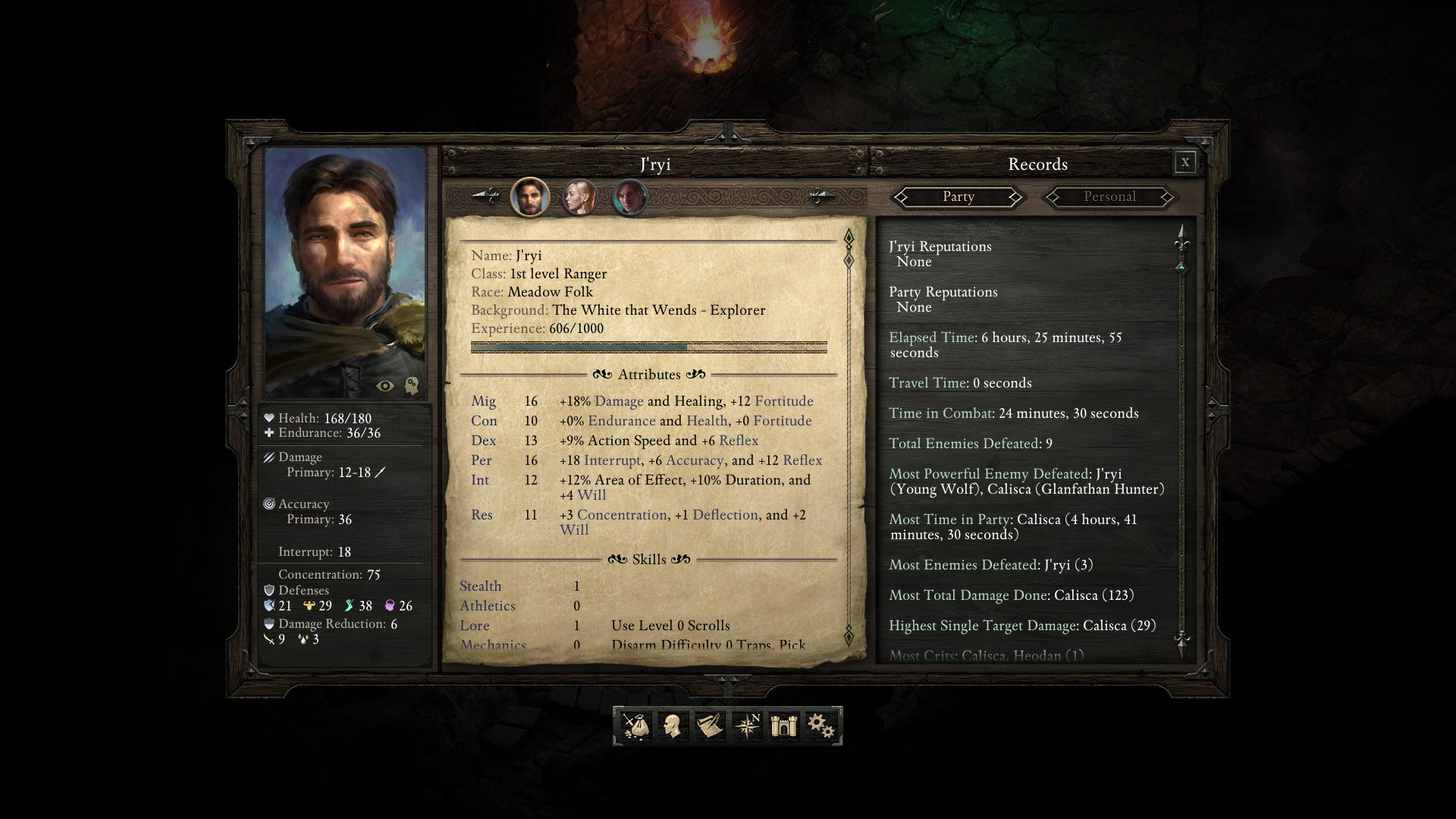Open options using the gears icon
This screenshot has height=819, width=1456.
click(x=821, y=726)
